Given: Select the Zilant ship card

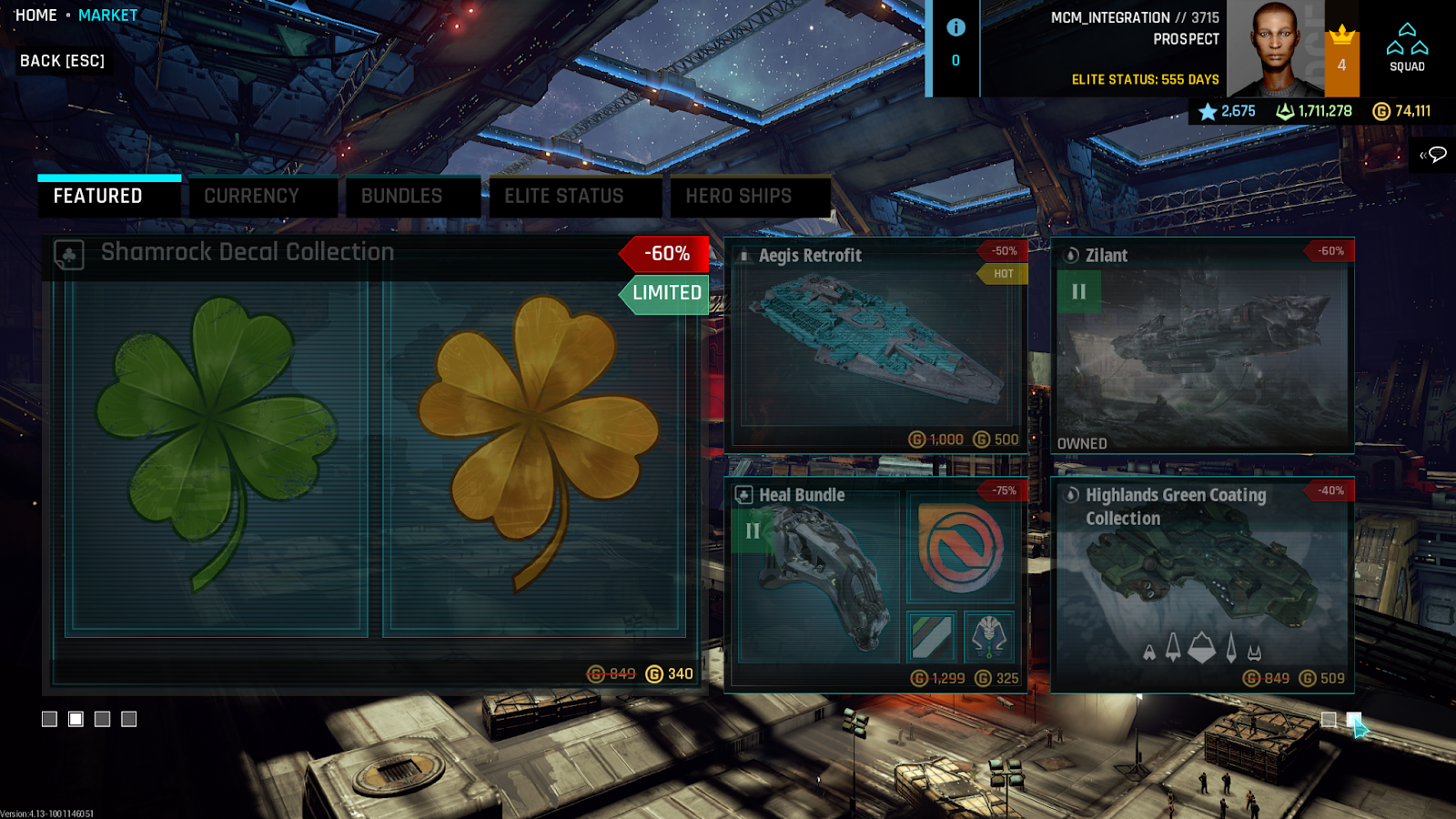Looking at the screenshot, I should pyautogui.click(x=1202, y=346).
